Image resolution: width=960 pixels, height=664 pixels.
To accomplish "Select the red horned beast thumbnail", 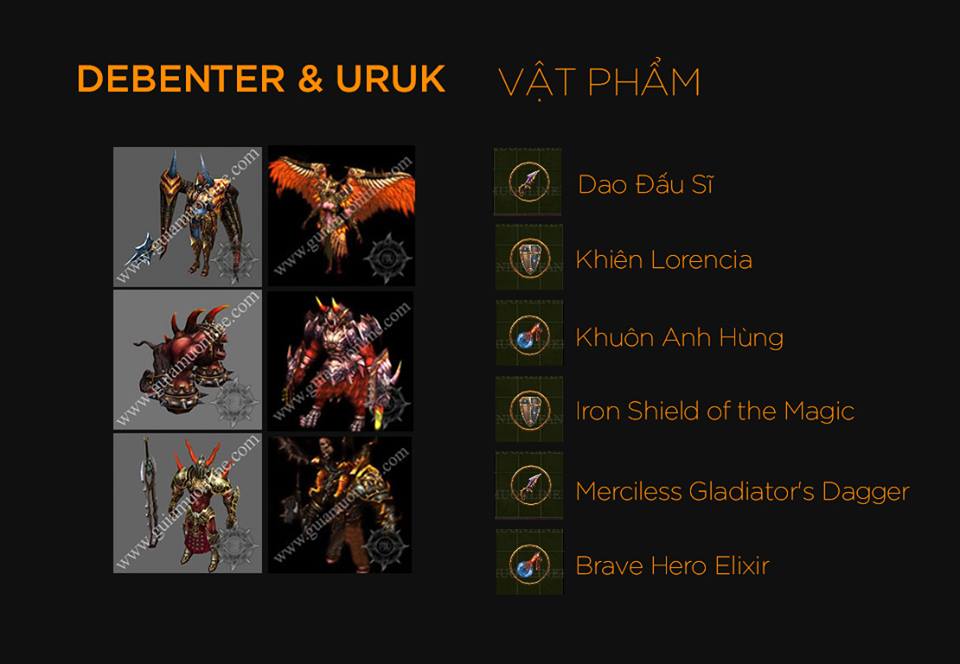I will (x=188, y=360).
